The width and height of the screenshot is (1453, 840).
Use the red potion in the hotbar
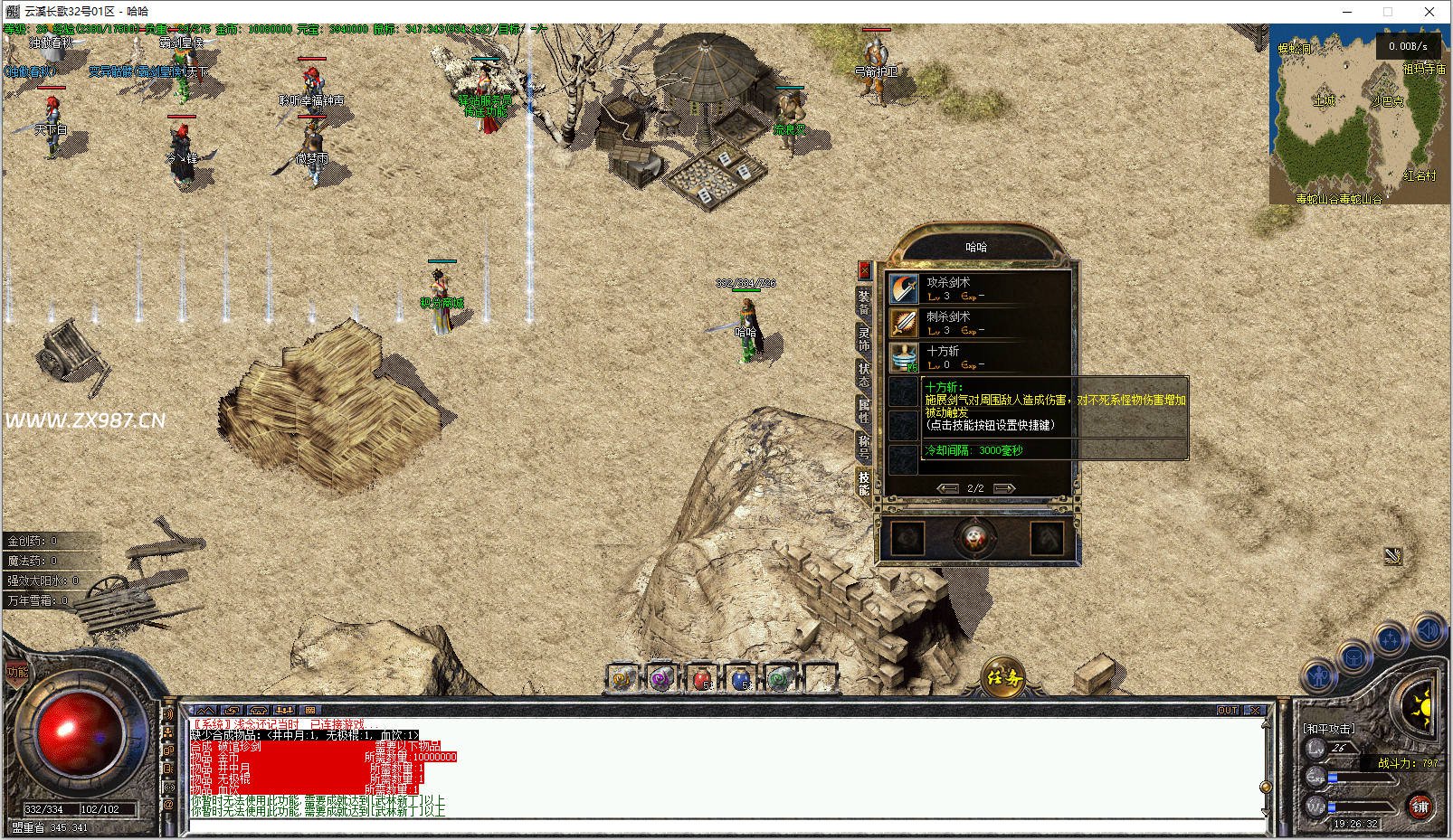[700, 678]
